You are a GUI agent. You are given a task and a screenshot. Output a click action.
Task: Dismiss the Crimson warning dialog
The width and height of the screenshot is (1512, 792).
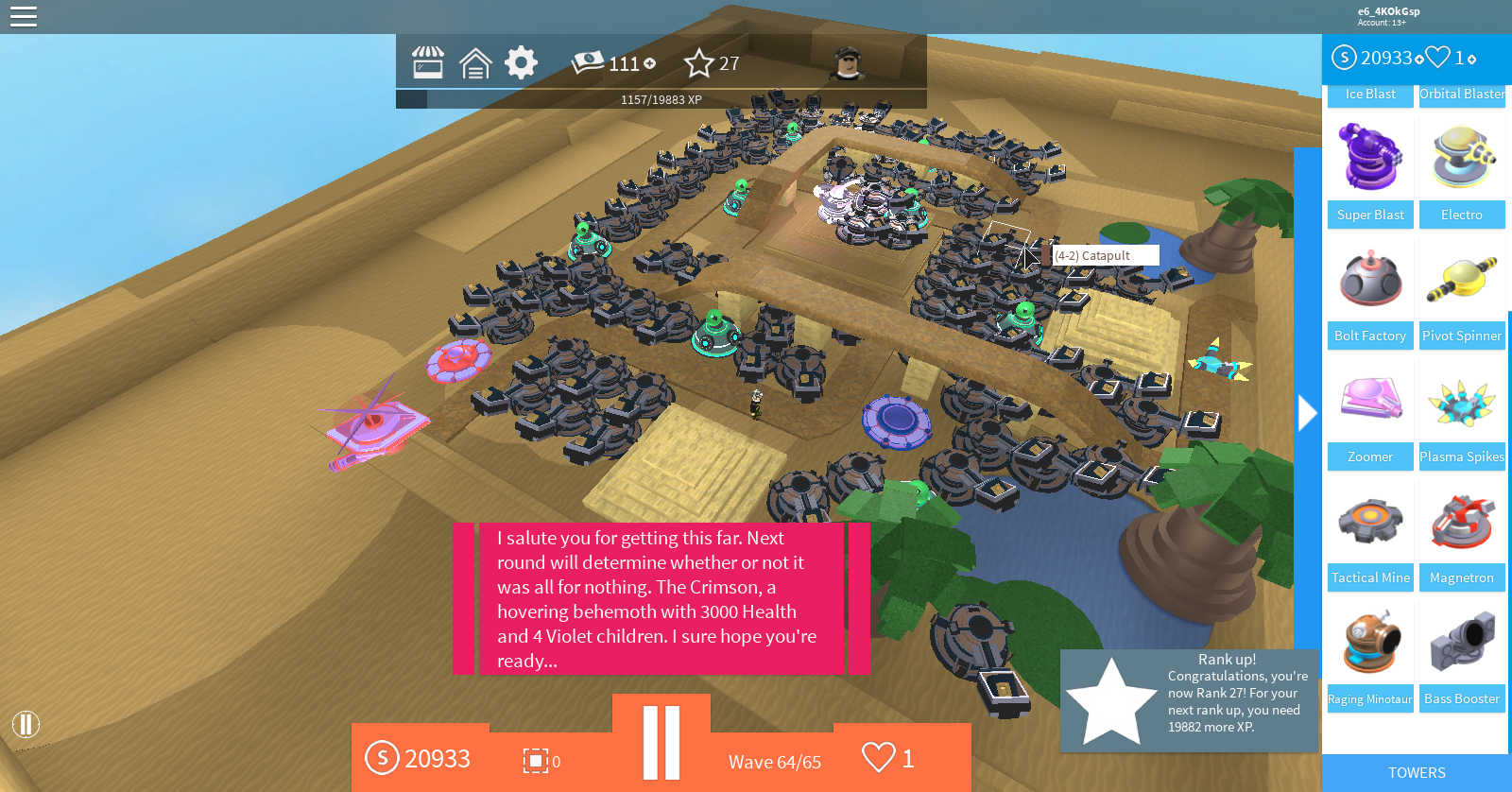coord(661,598)
